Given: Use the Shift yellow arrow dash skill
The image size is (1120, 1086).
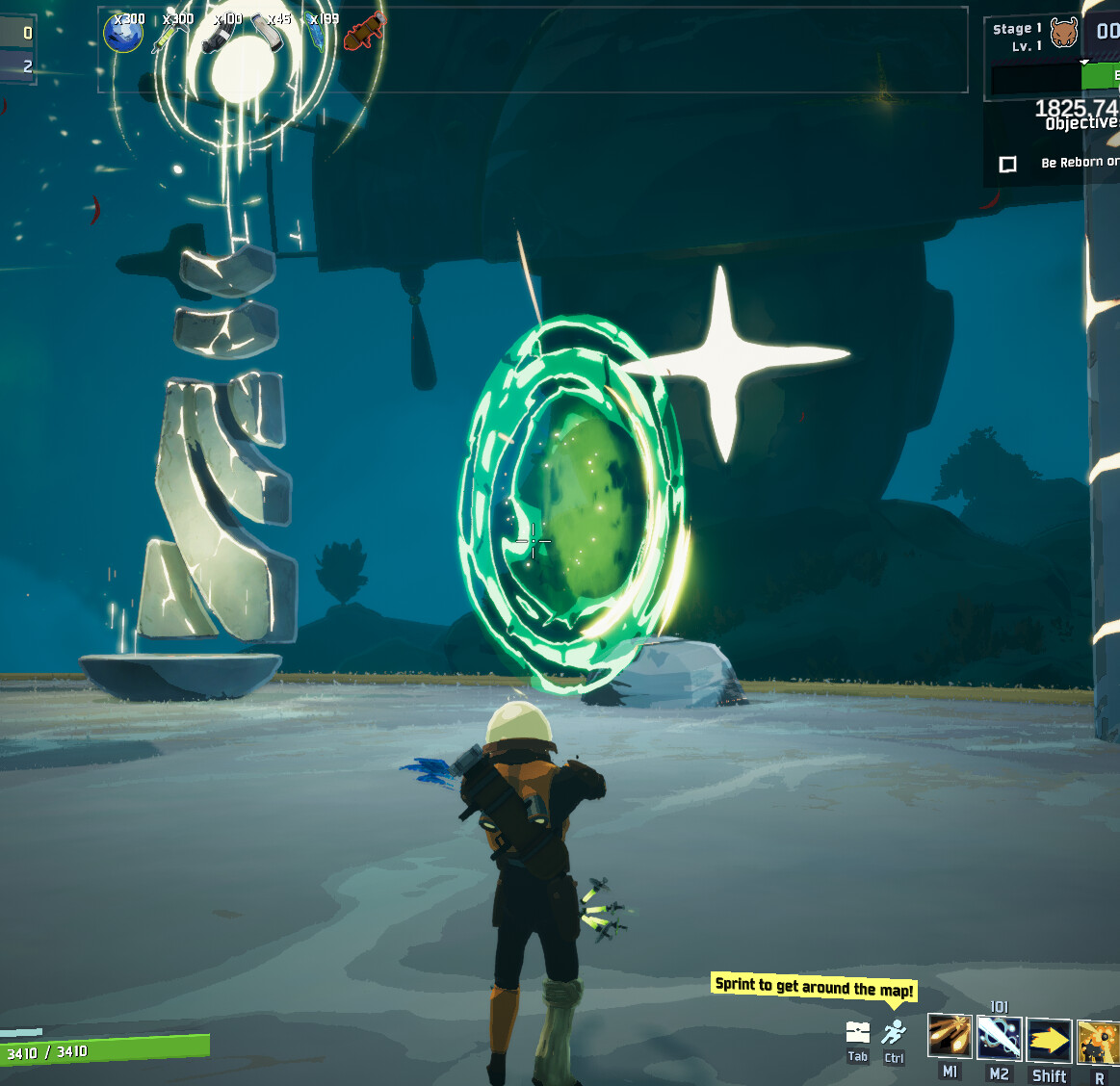Looking at the screenshot, I should [x=1049, y=1040].
